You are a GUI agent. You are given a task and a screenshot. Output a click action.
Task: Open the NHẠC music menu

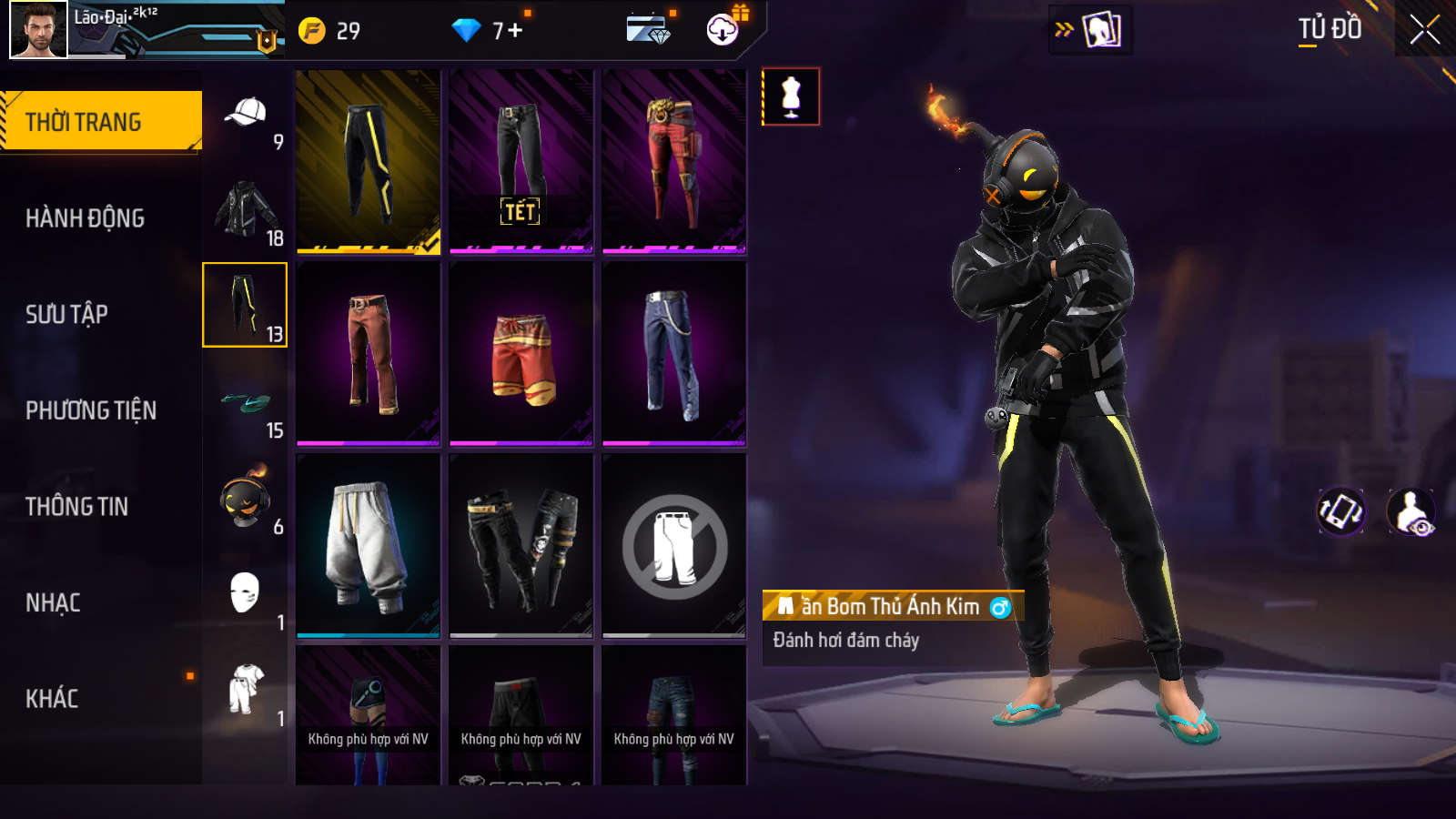53,602
